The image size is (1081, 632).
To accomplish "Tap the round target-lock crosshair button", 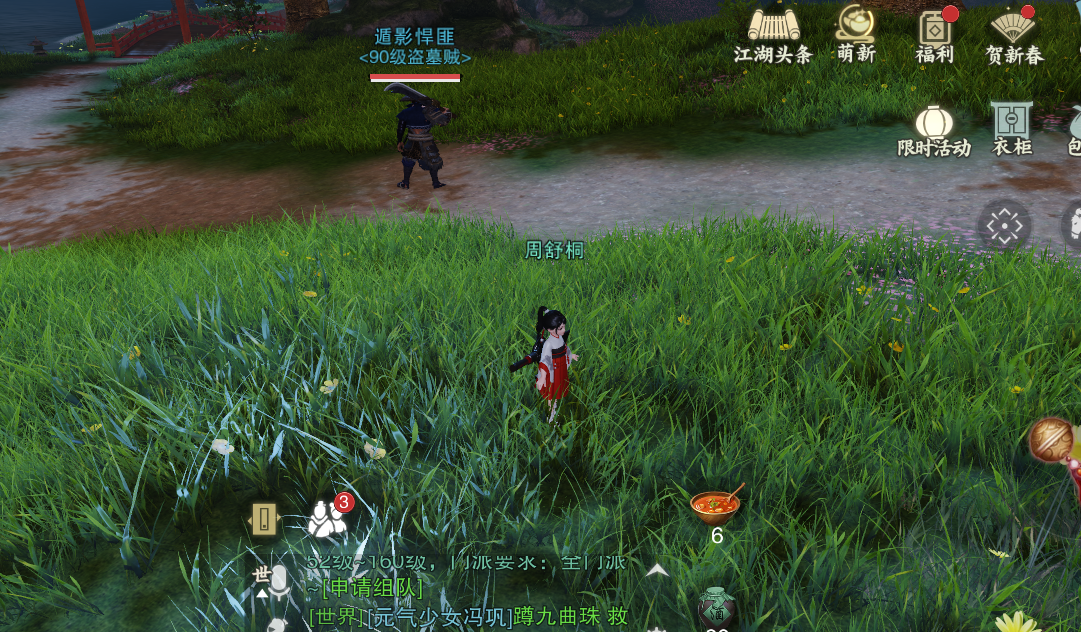I will [x=1003, y=226].
